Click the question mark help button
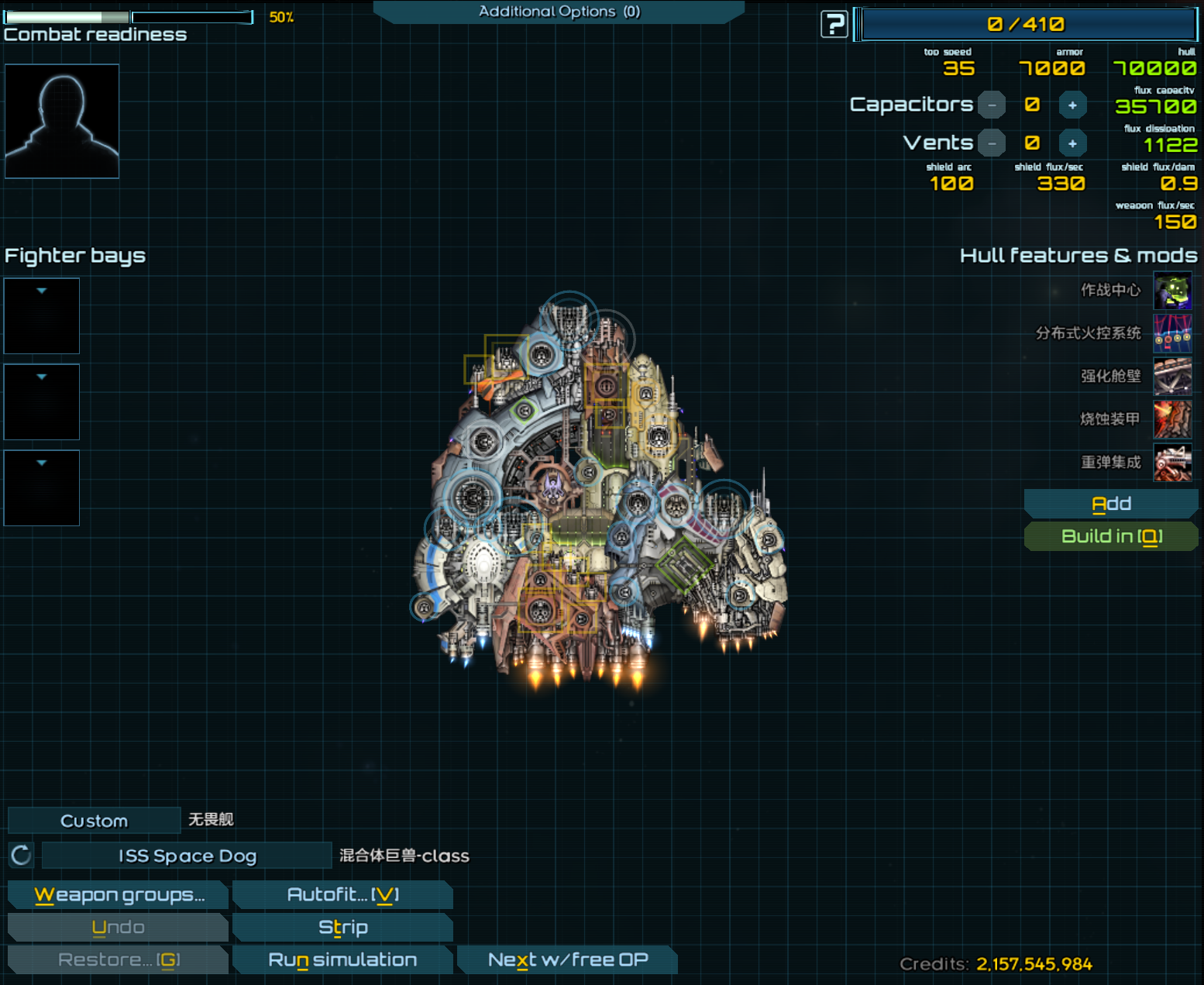This screenshot has height=985, width=1204. point(834,25)
